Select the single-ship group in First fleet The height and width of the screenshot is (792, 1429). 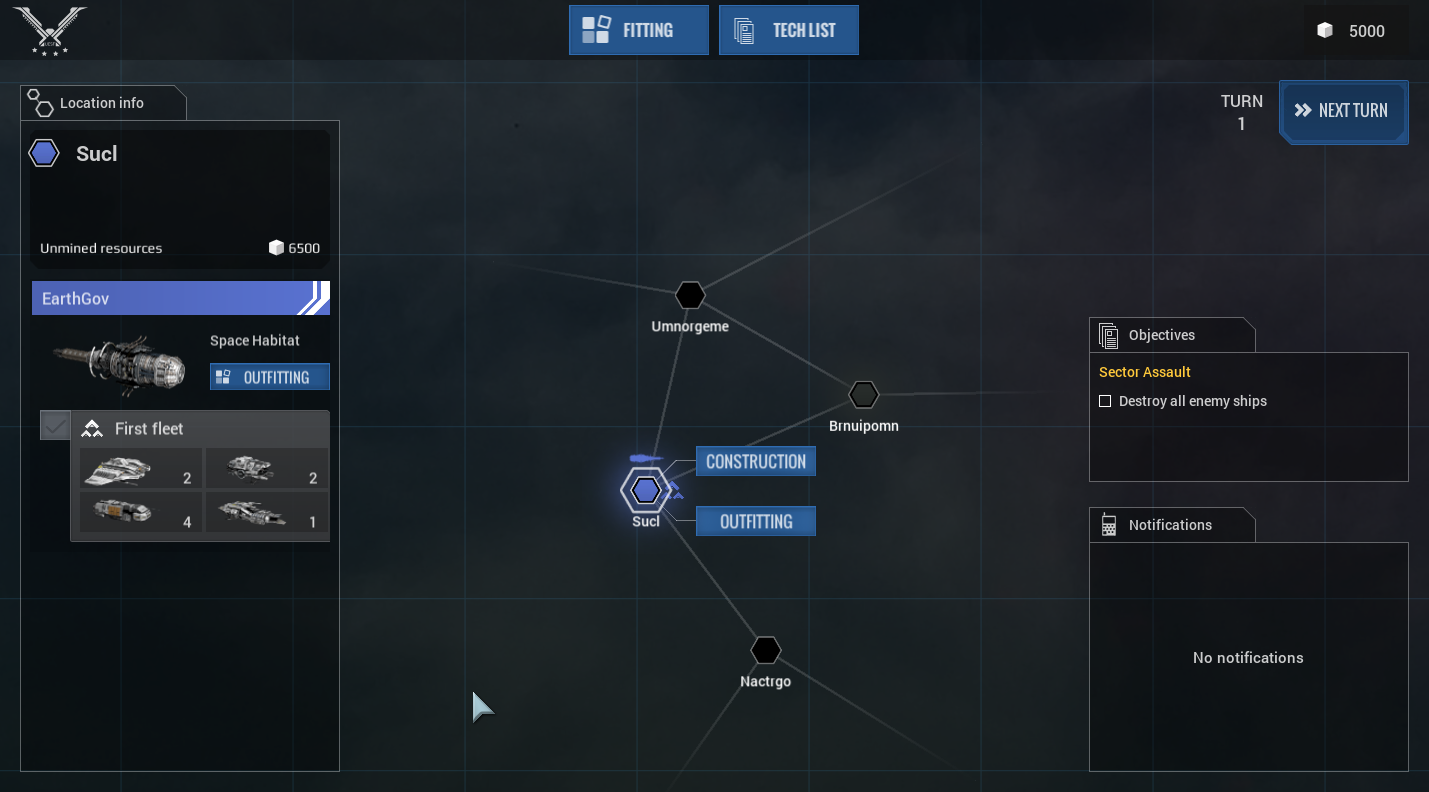tap(267, 512)
